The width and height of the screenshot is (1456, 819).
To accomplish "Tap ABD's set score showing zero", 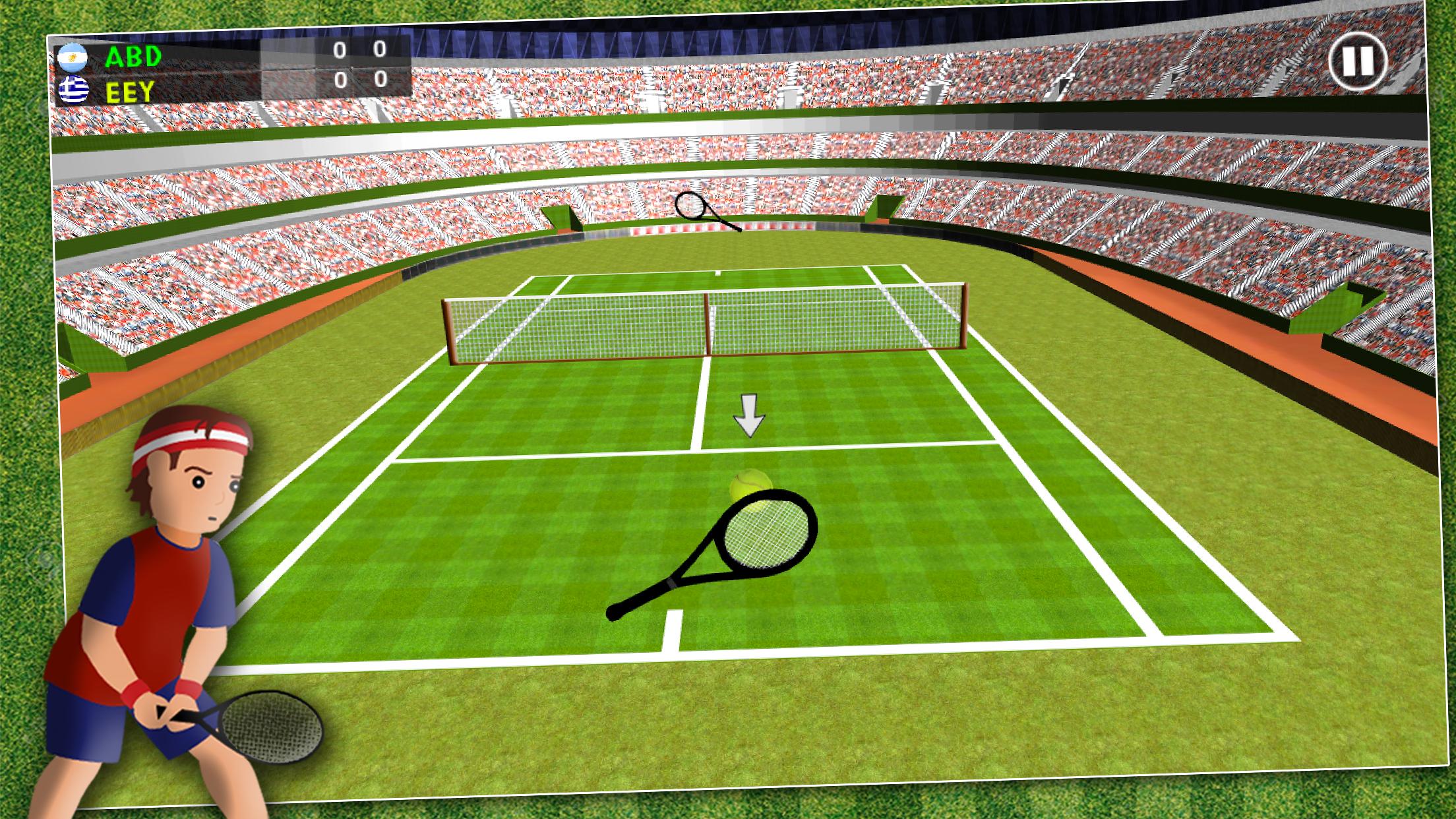I will [340, 50].
